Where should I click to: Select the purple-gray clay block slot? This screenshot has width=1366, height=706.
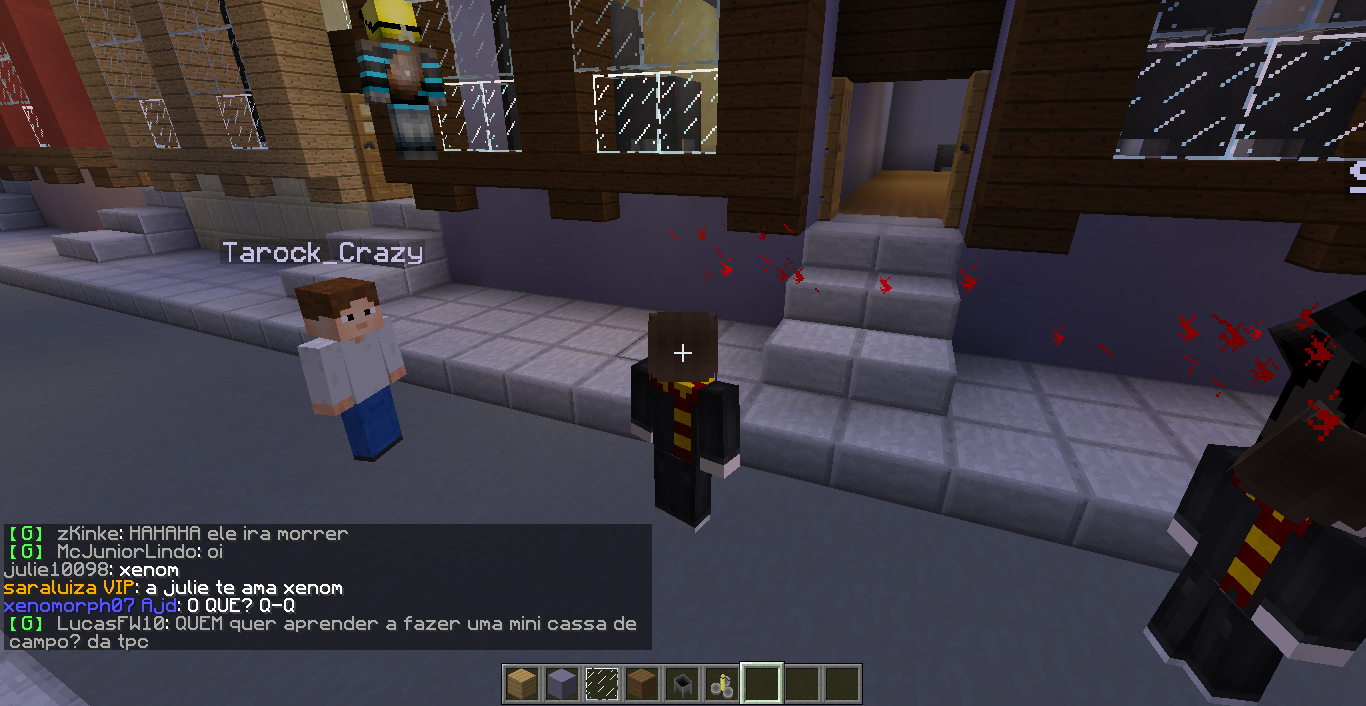click(x=561, y=684)
